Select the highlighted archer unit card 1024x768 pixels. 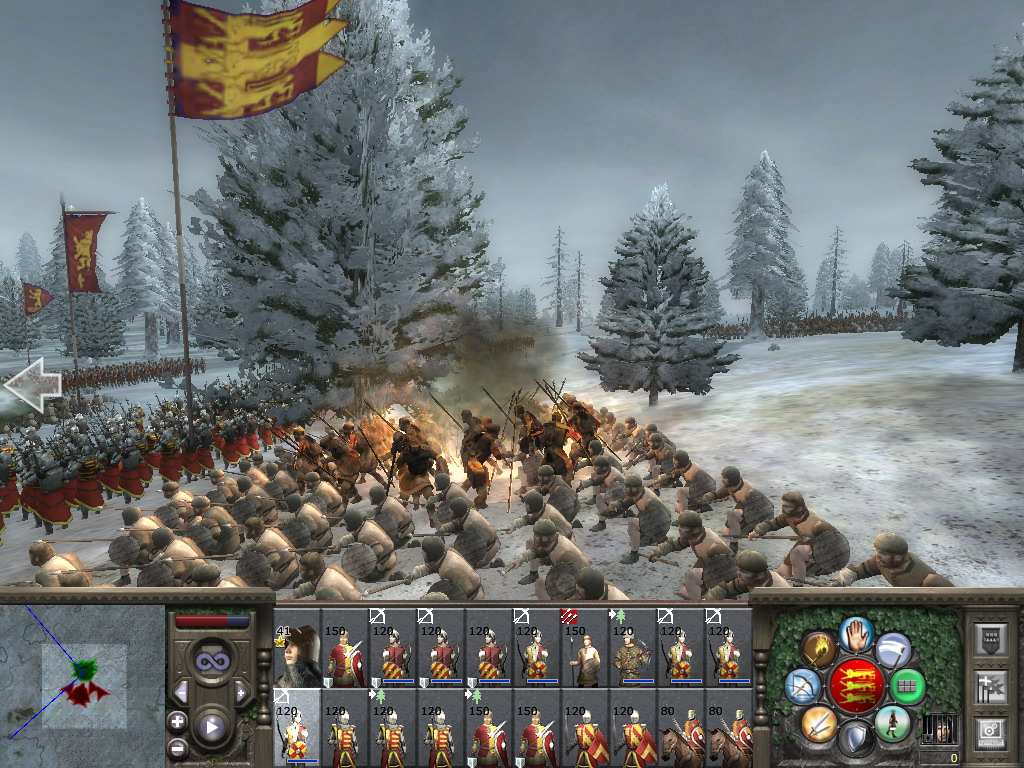(x=297, y=728)
